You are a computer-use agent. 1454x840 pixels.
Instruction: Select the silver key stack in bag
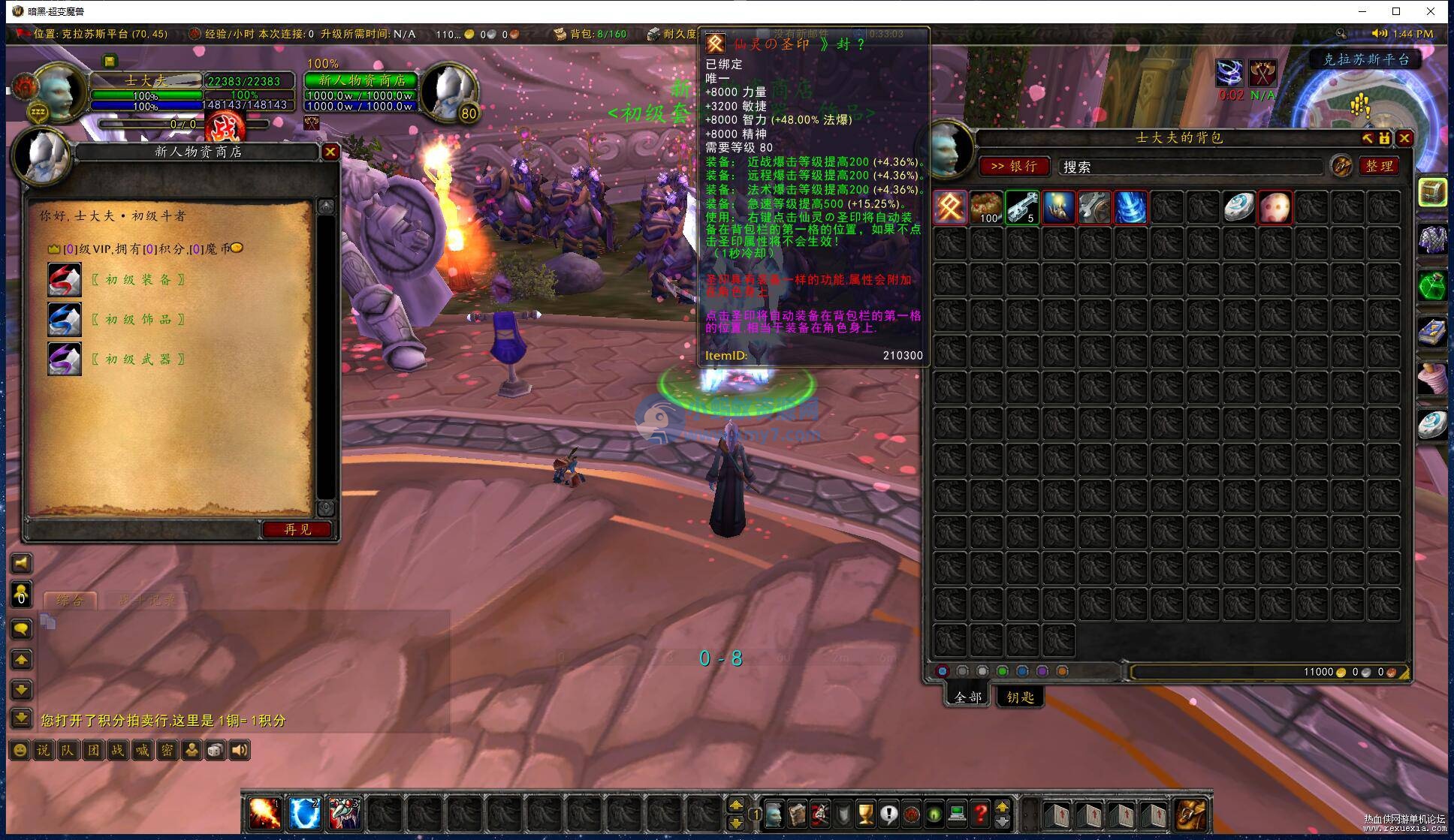(x=1022, y=207)
